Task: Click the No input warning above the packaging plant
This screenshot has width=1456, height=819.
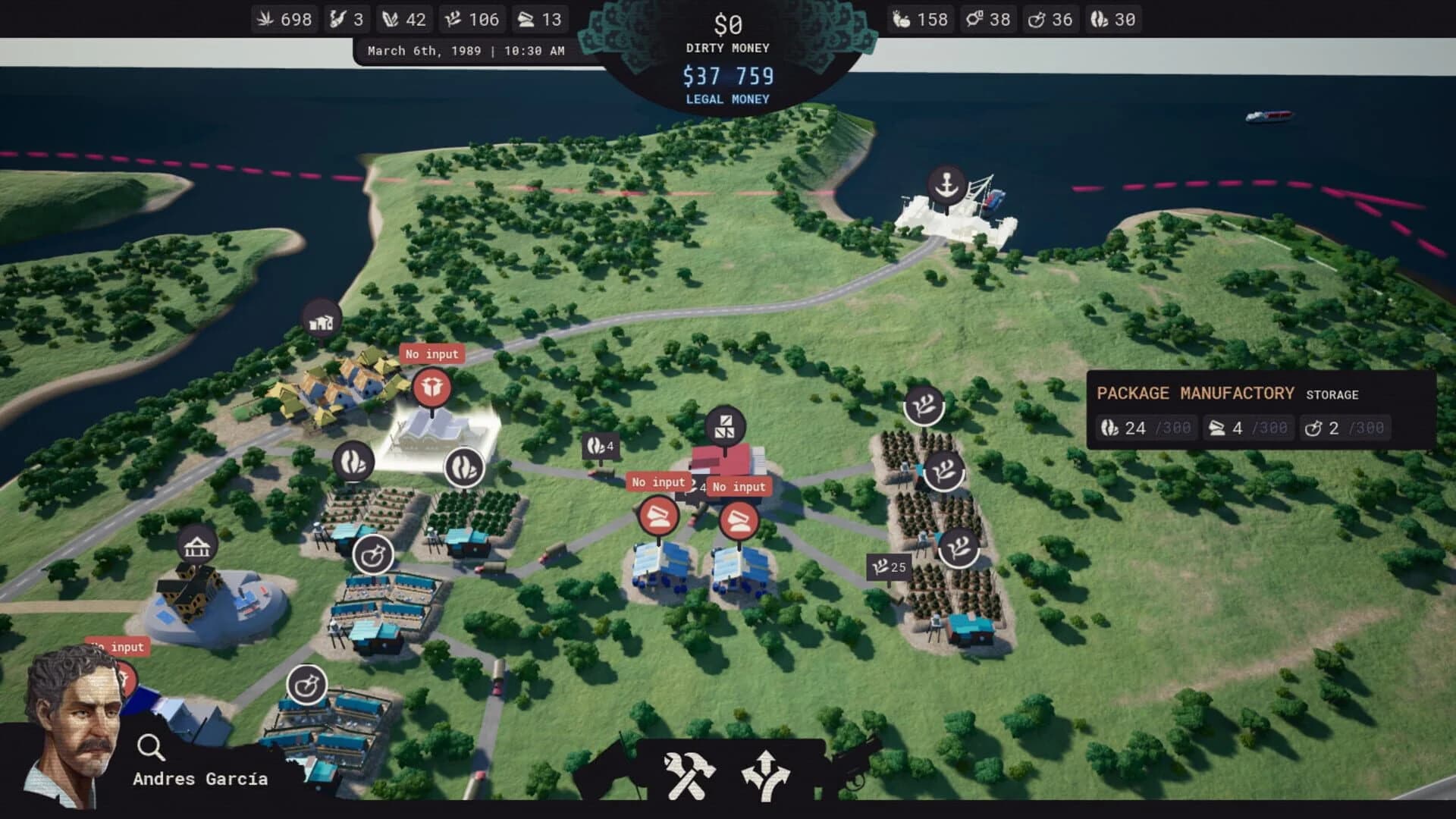Action: (x=432, y=353)
